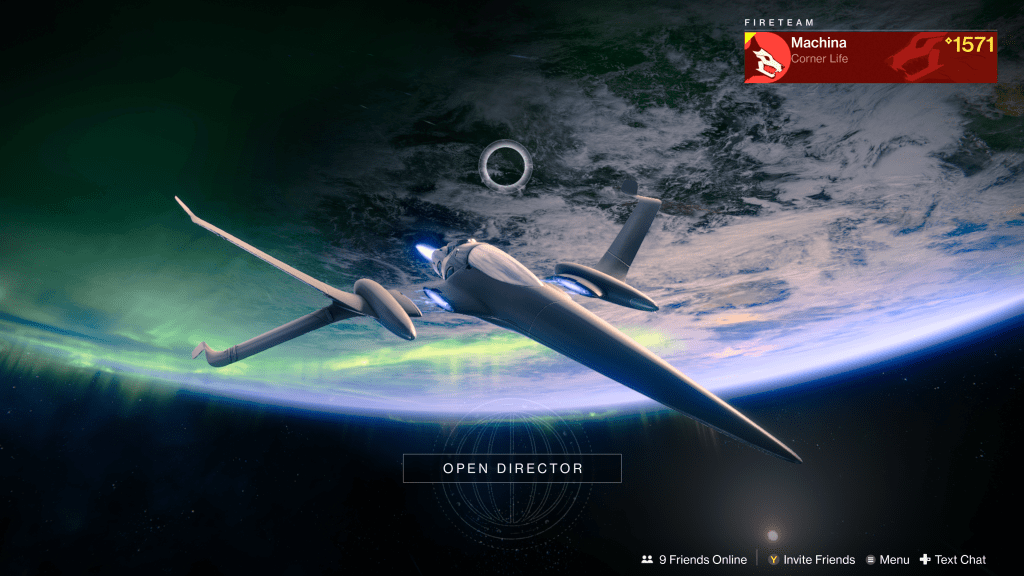Show the 9 Friends Online roster
Screen dimensions: 1024x576
694,560
